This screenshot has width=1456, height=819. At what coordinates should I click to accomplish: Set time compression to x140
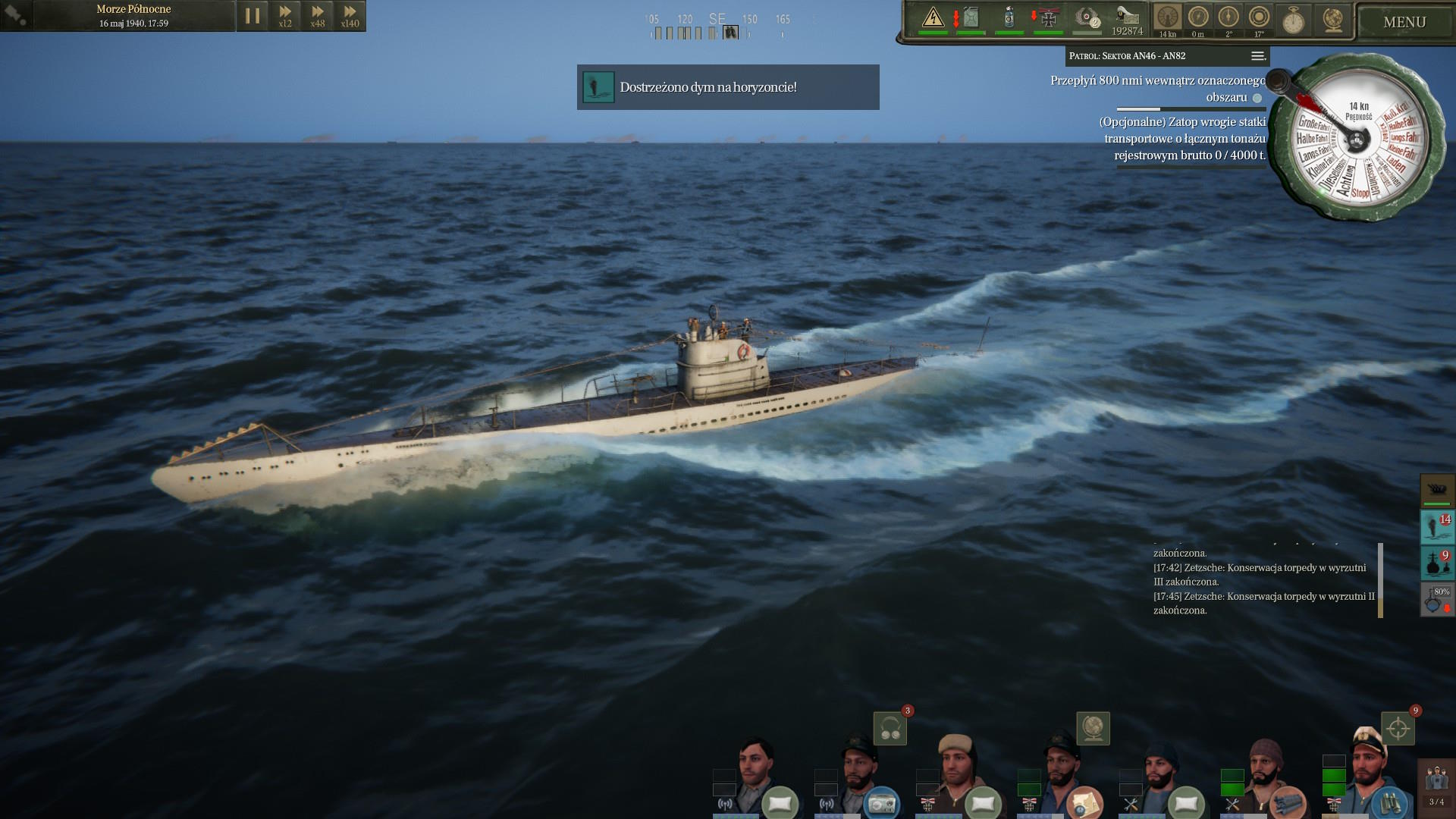click(350, 16)
